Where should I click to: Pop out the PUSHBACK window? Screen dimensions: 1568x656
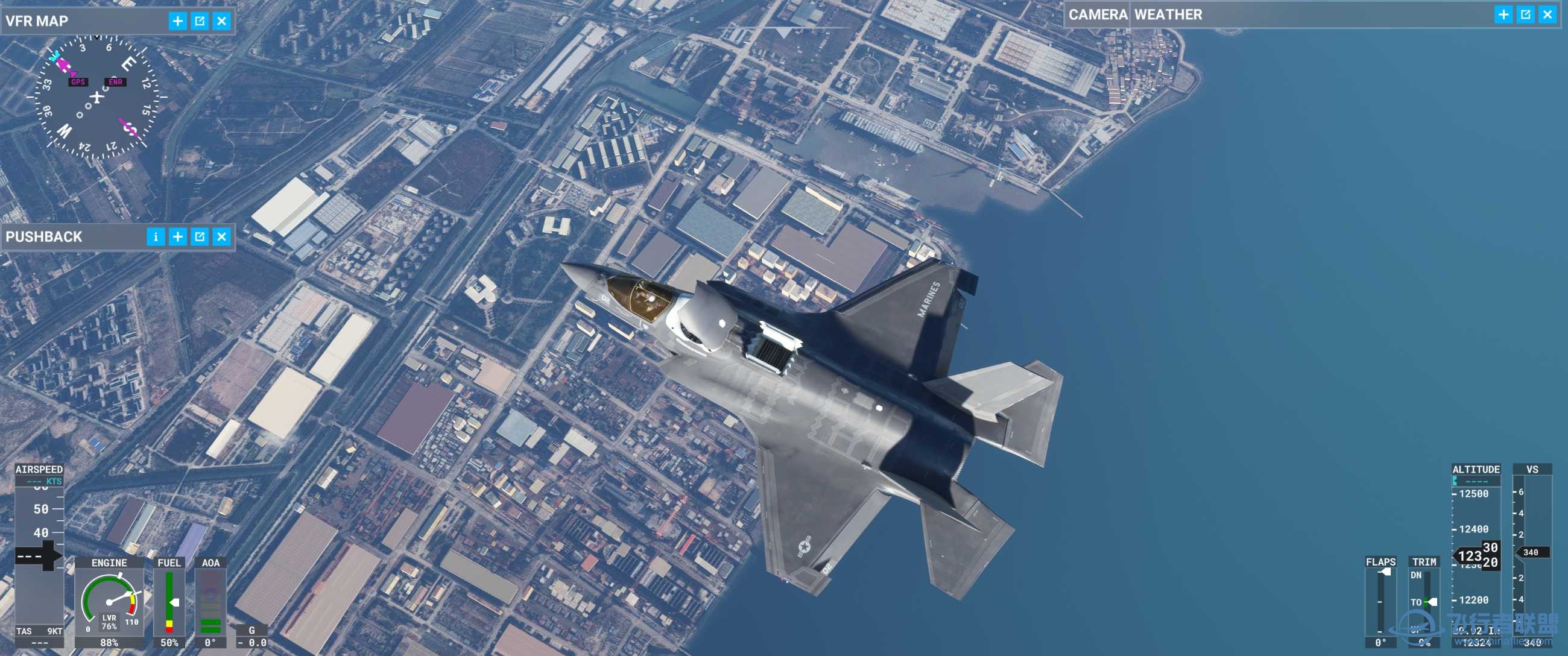200,237
